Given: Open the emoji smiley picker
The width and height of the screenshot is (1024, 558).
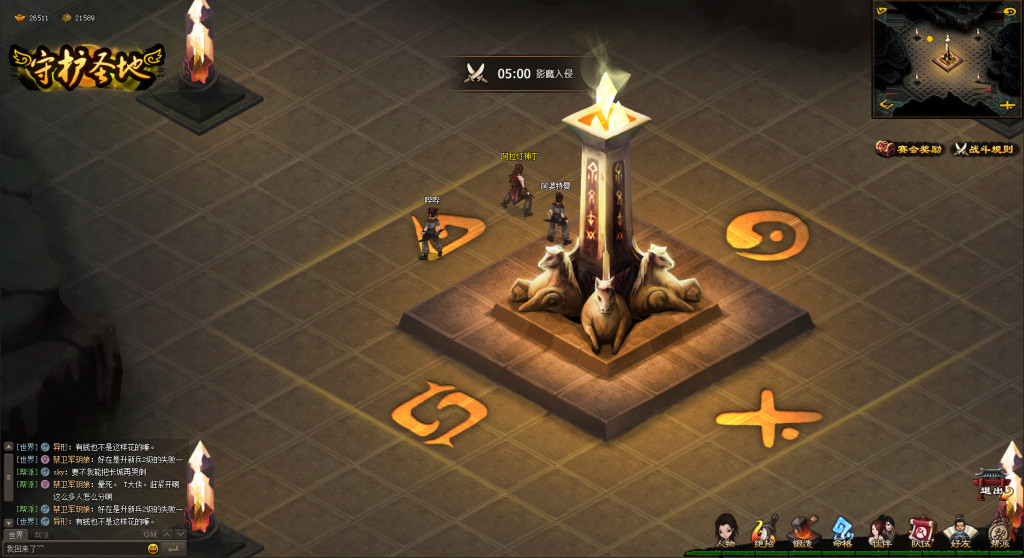Looking at the screenshot, I should coord(153,549).
